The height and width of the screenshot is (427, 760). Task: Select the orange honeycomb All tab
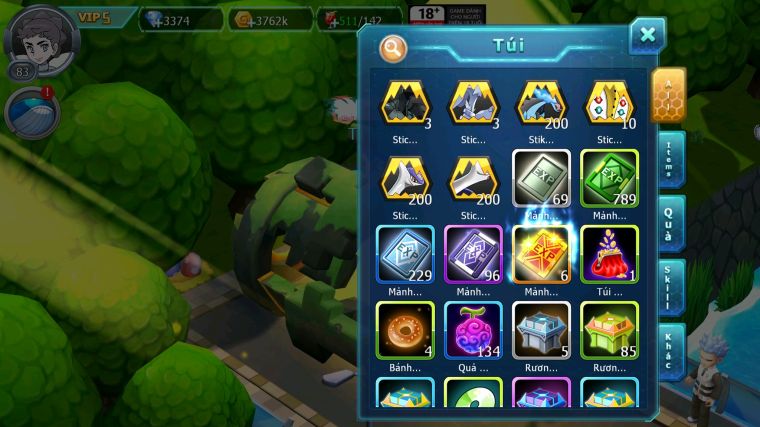pos(669,95)
